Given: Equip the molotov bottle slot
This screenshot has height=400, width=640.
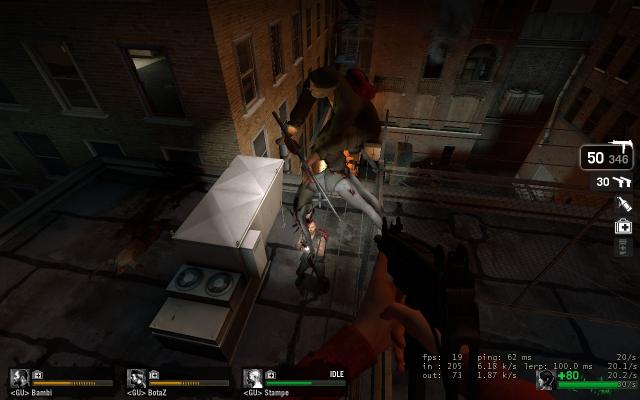Looking at the screenshot, I should (622, 204).
